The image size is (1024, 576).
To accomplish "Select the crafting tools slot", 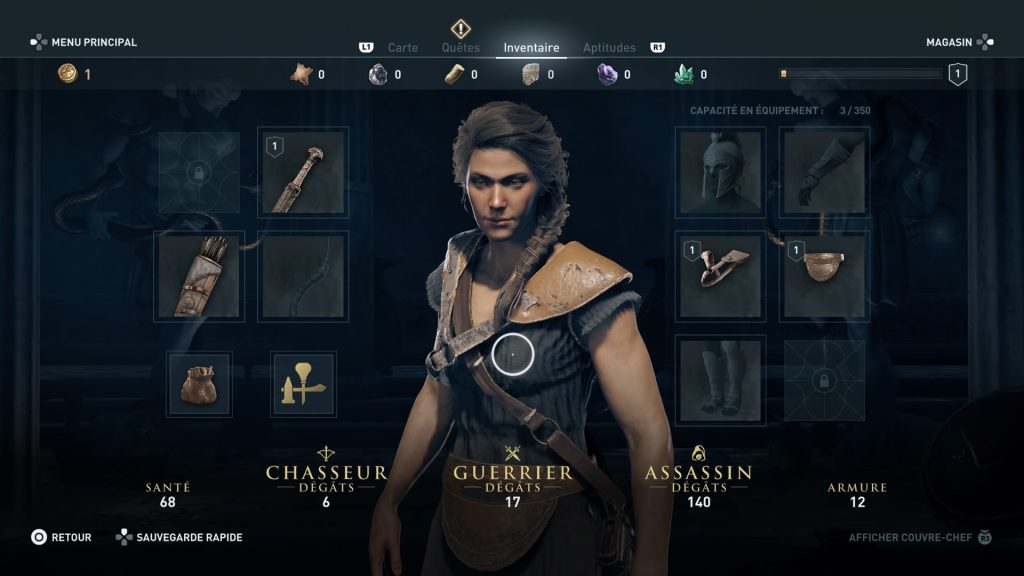I will pyautogui.click(x=303, y=384).
